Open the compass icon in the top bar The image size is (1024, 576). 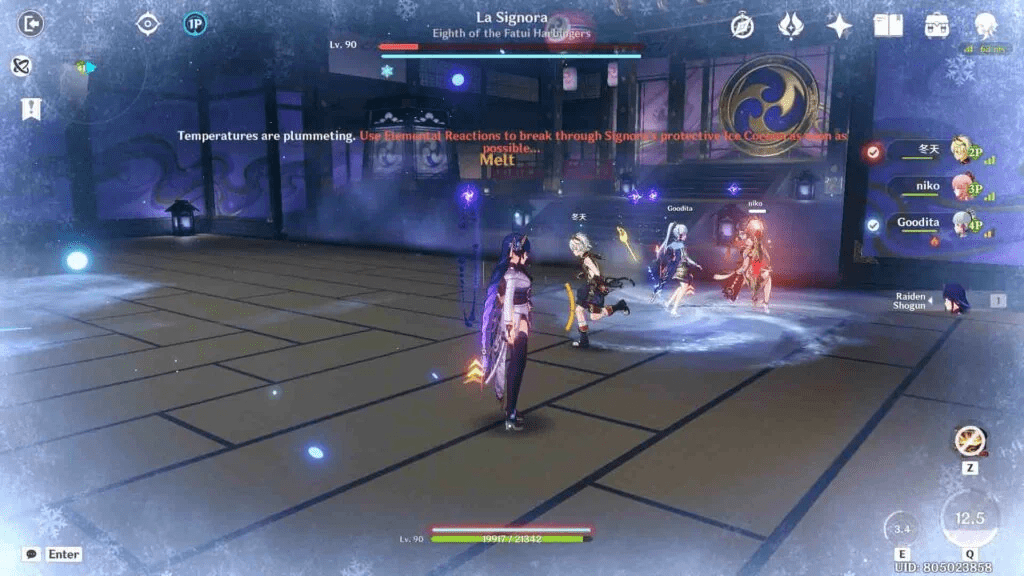(742, 25)
